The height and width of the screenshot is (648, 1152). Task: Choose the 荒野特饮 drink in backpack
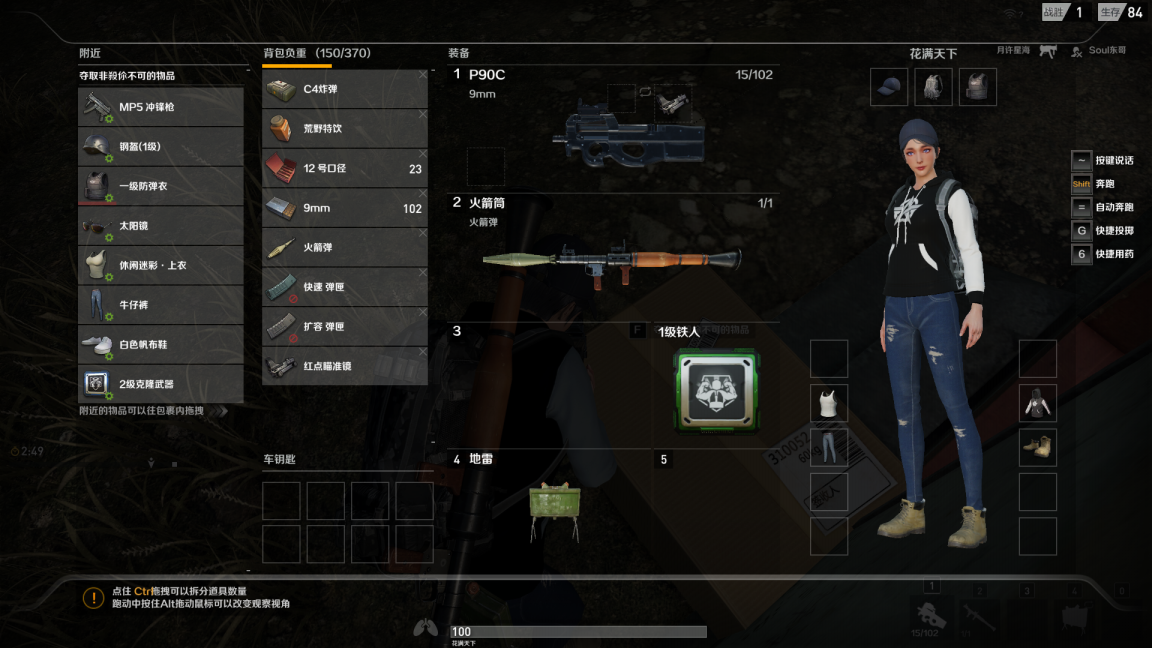[x=344, y=129]
